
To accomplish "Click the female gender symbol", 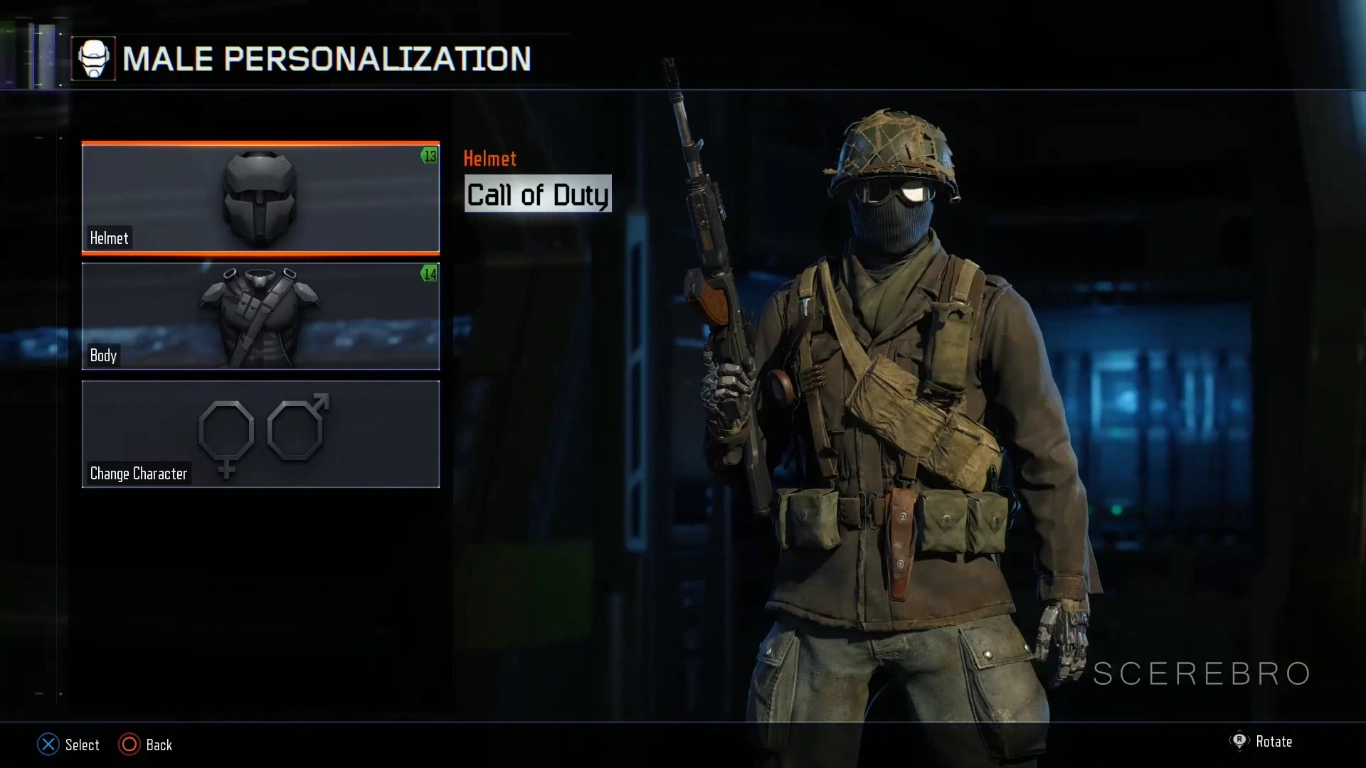I will pos(228,434).
